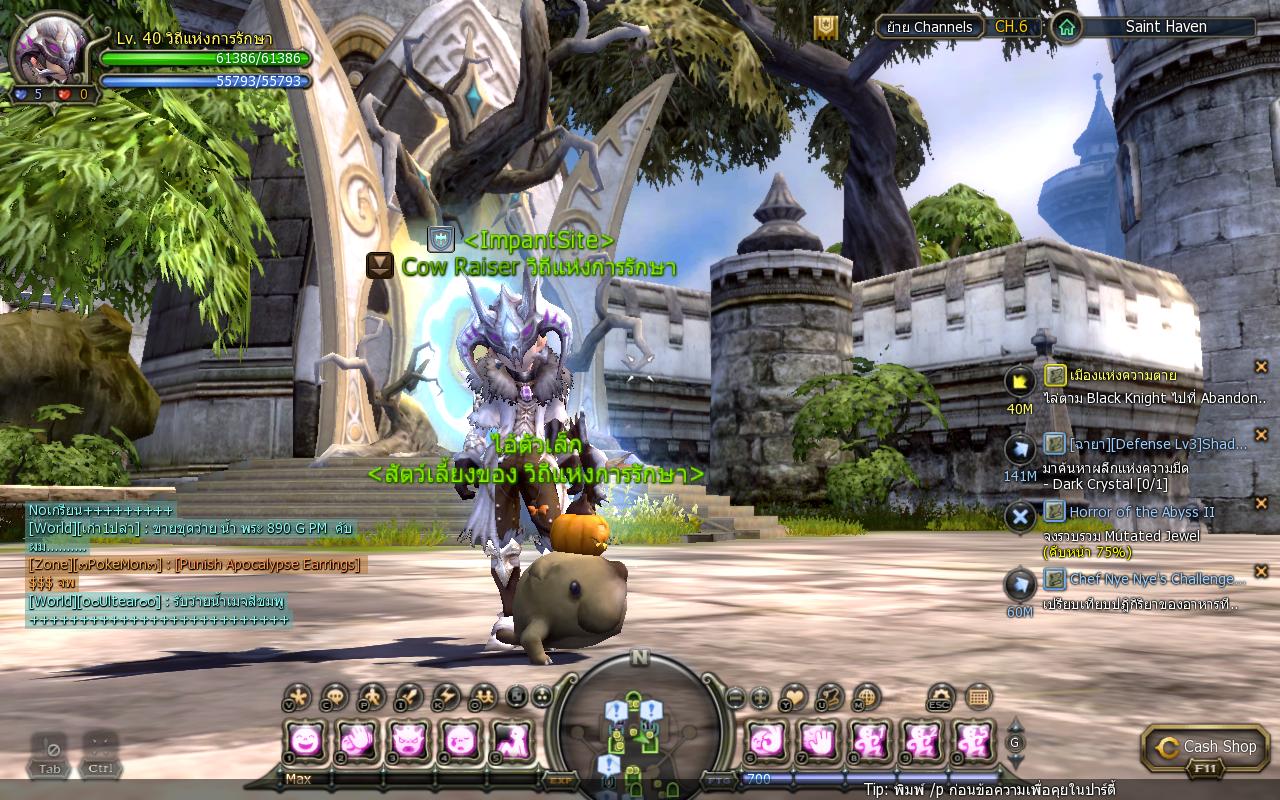Open the golden bookmark banner icon
The width and height of the screenshot is (1280, 800).
[x=825, y=27]
